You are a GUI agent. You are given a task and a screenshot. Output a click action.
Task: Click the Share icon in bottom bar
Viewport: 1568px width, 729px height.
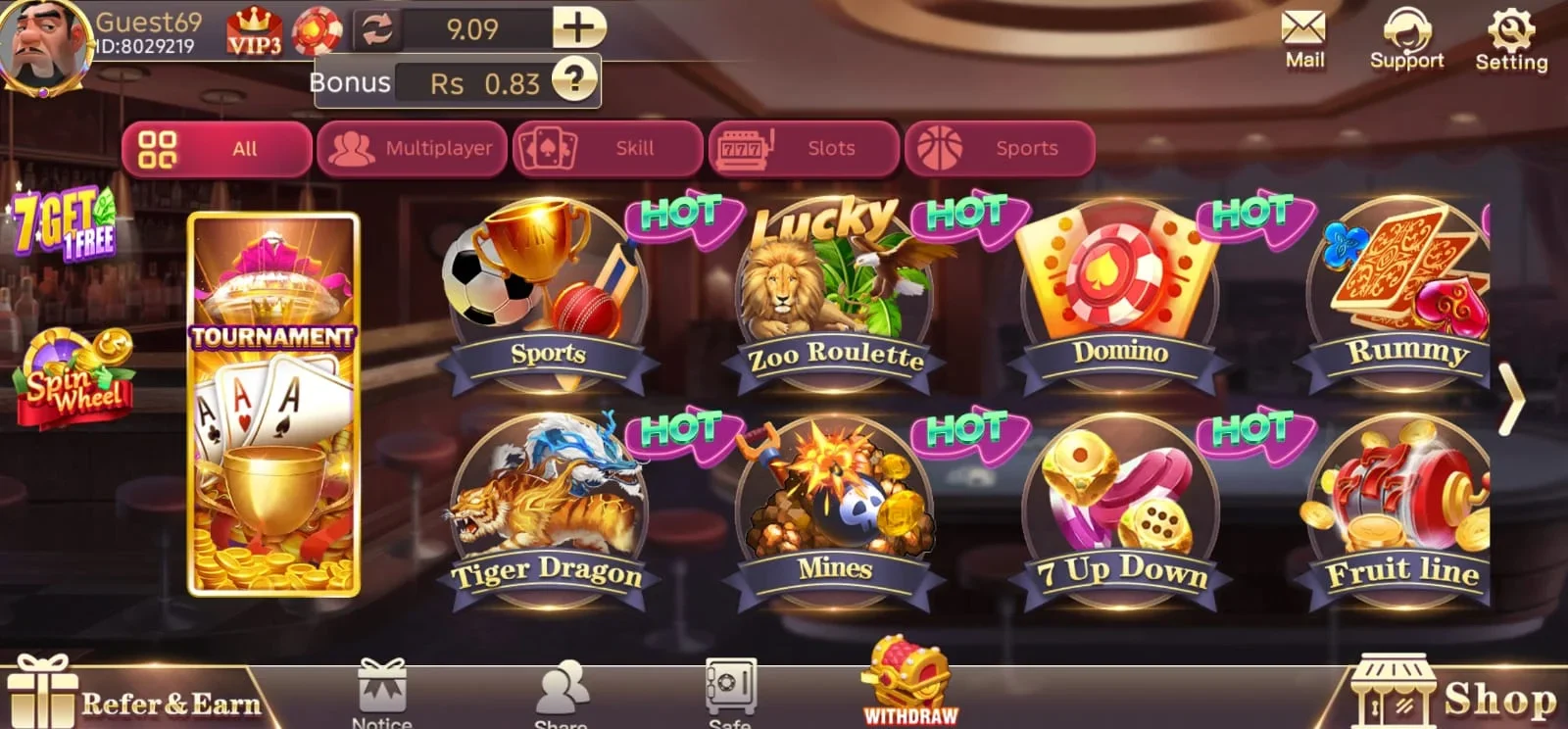click(x=563, y=686)
